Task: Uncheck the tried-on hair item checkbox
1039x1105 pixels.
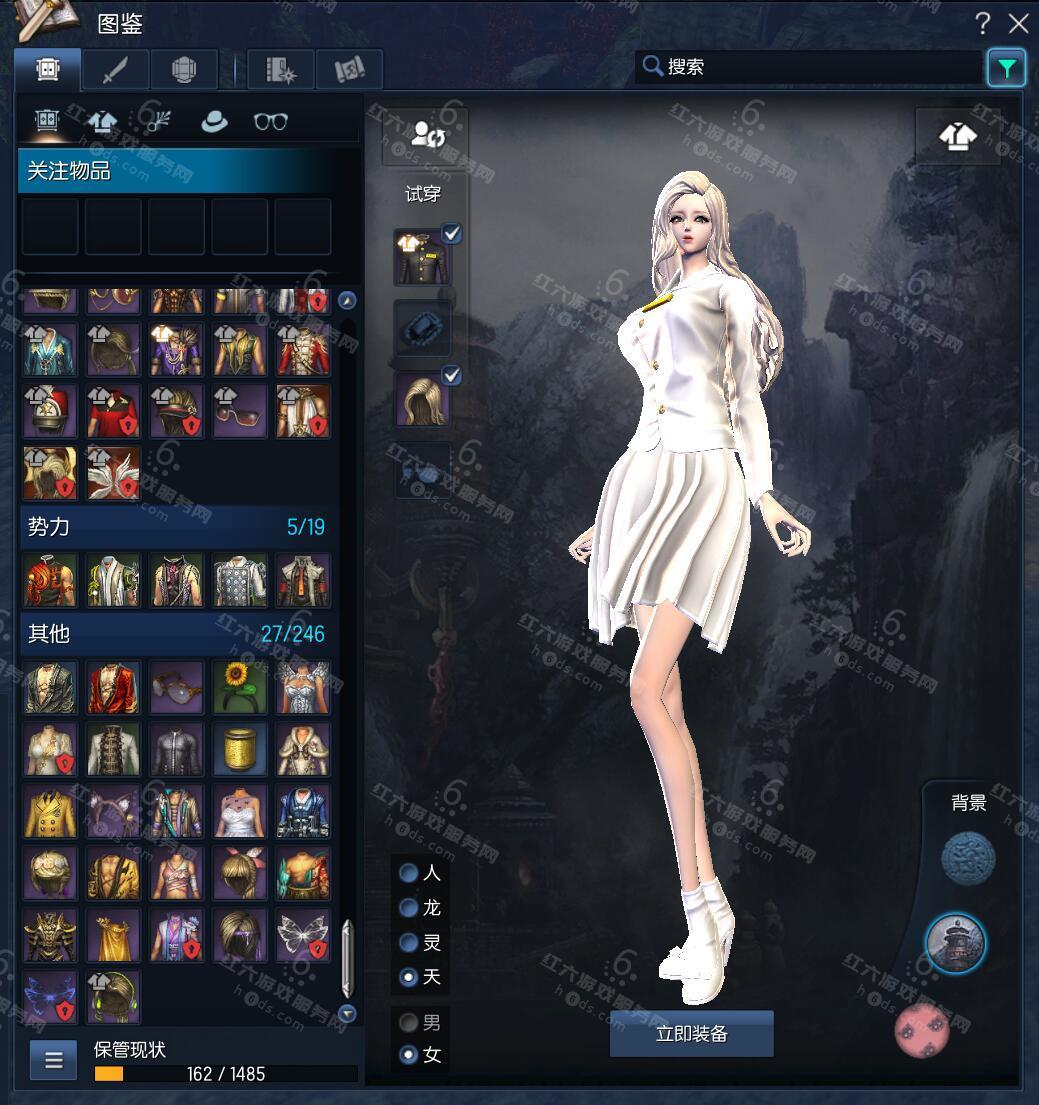Action: (x=451, y=376)
